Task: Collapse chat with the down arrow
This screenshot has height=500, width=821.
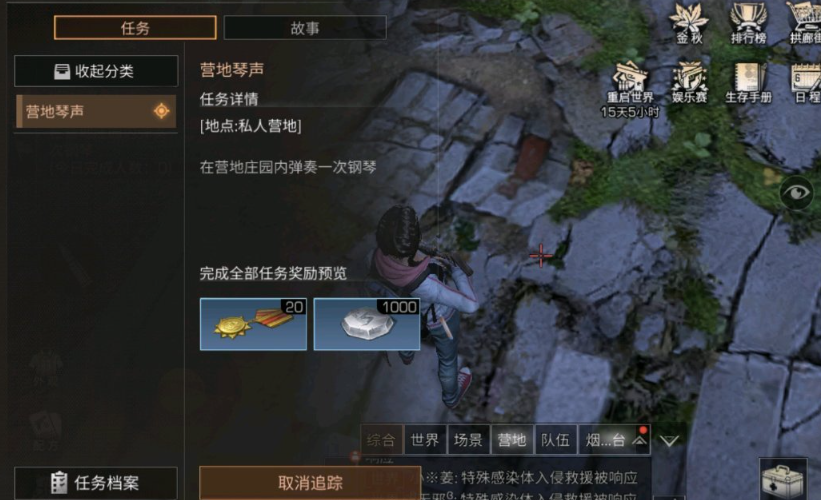Action: click(x=669, y=440)
